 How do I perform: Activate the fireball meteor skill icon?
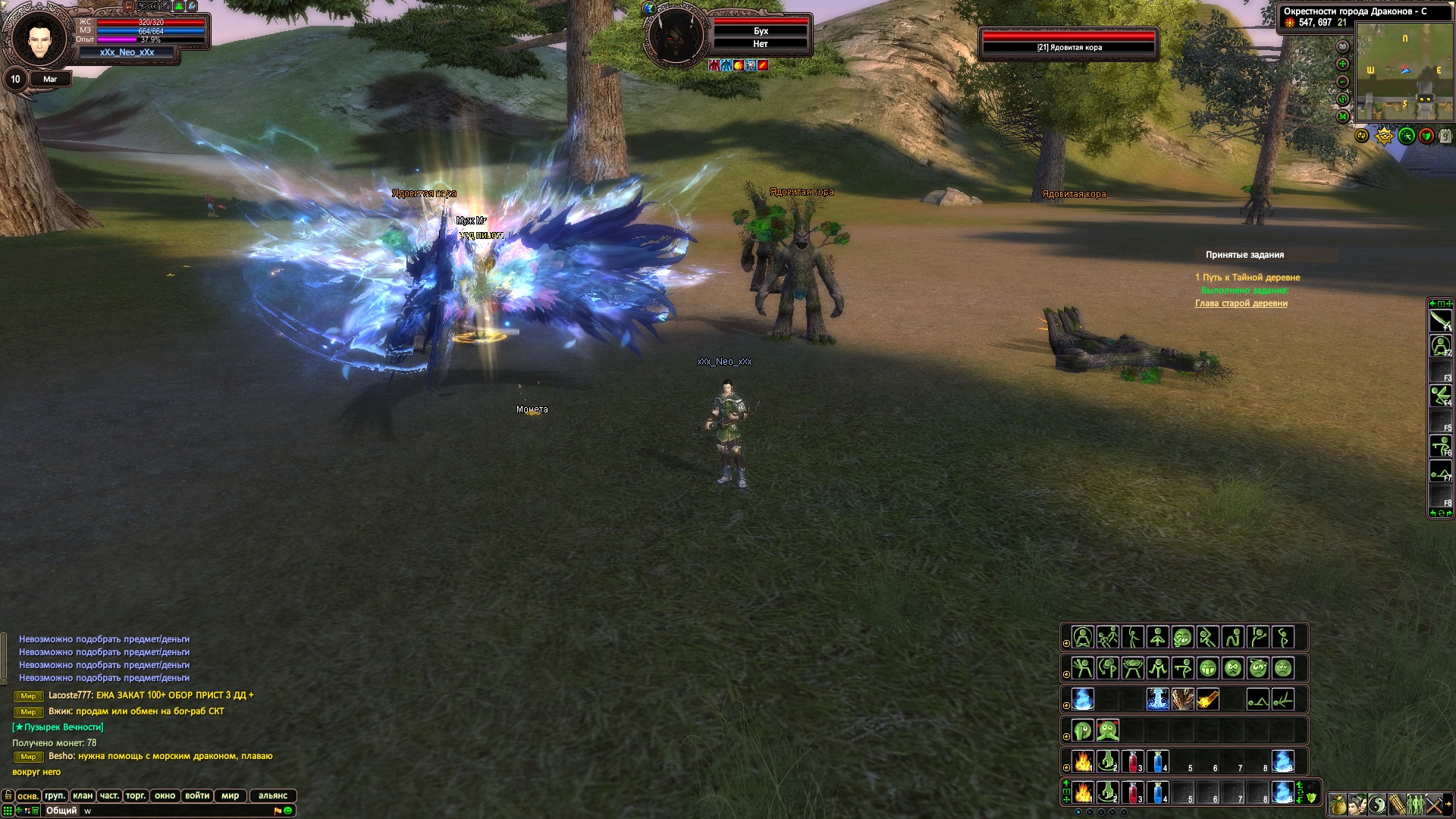tap(1208, 699)
